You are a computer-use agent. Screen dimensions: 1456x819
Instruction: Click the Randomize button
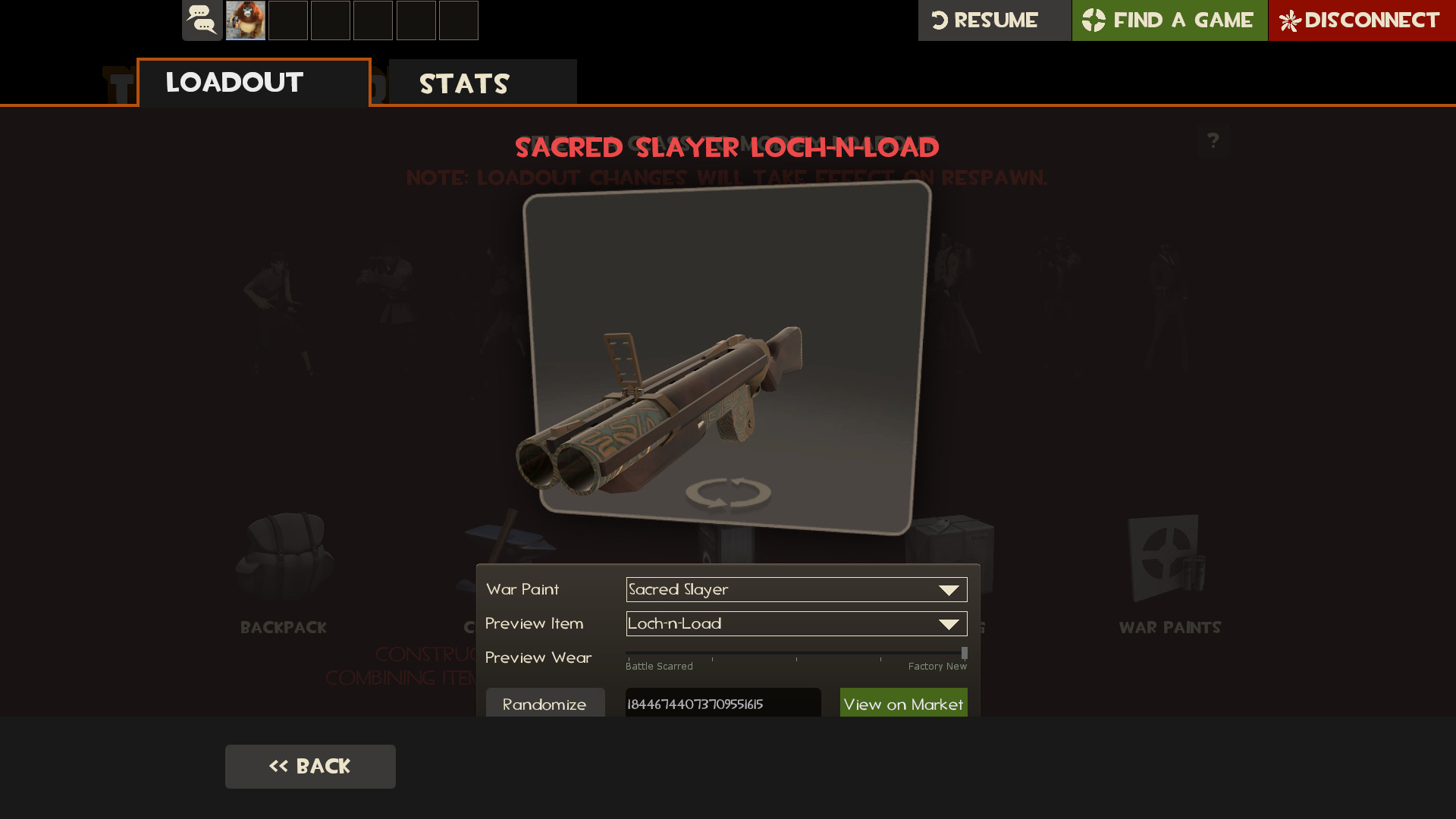[544, 704]
